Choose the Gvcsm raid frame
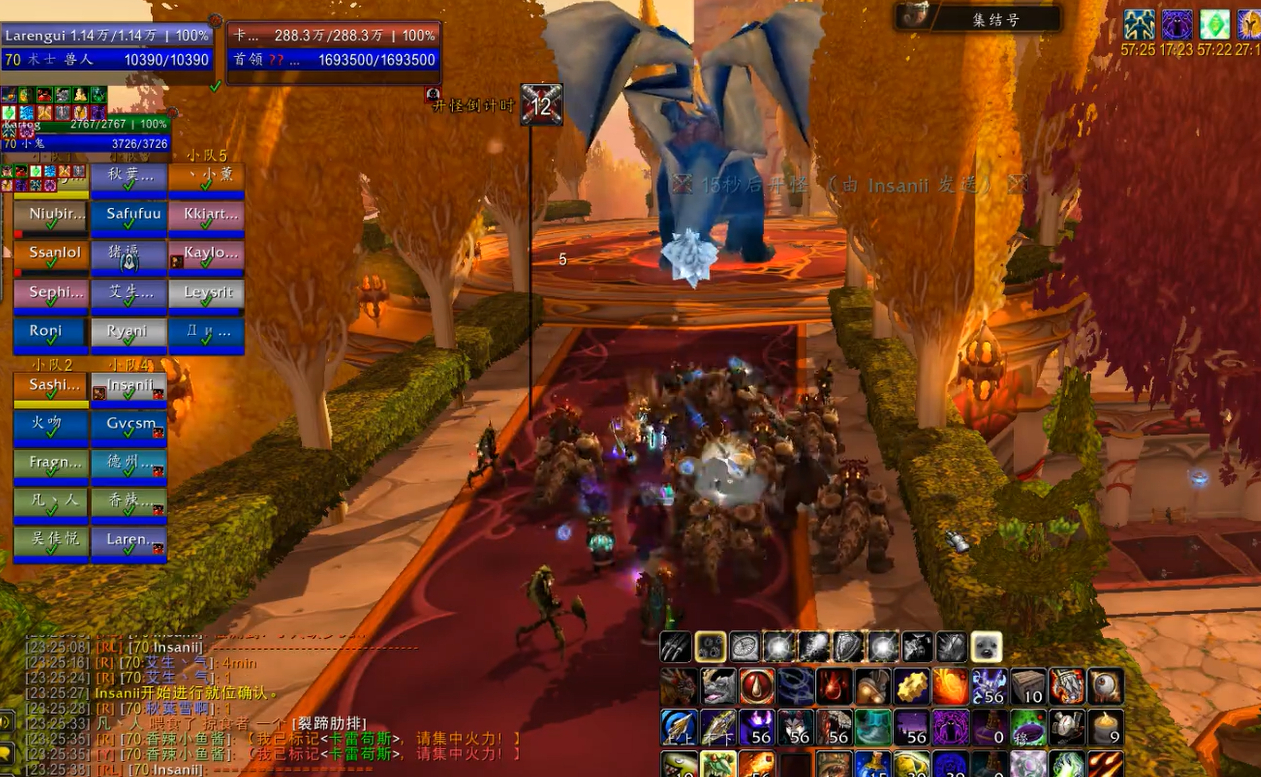This screenshot has height=777, width=1261. click(x=129, y=426)
